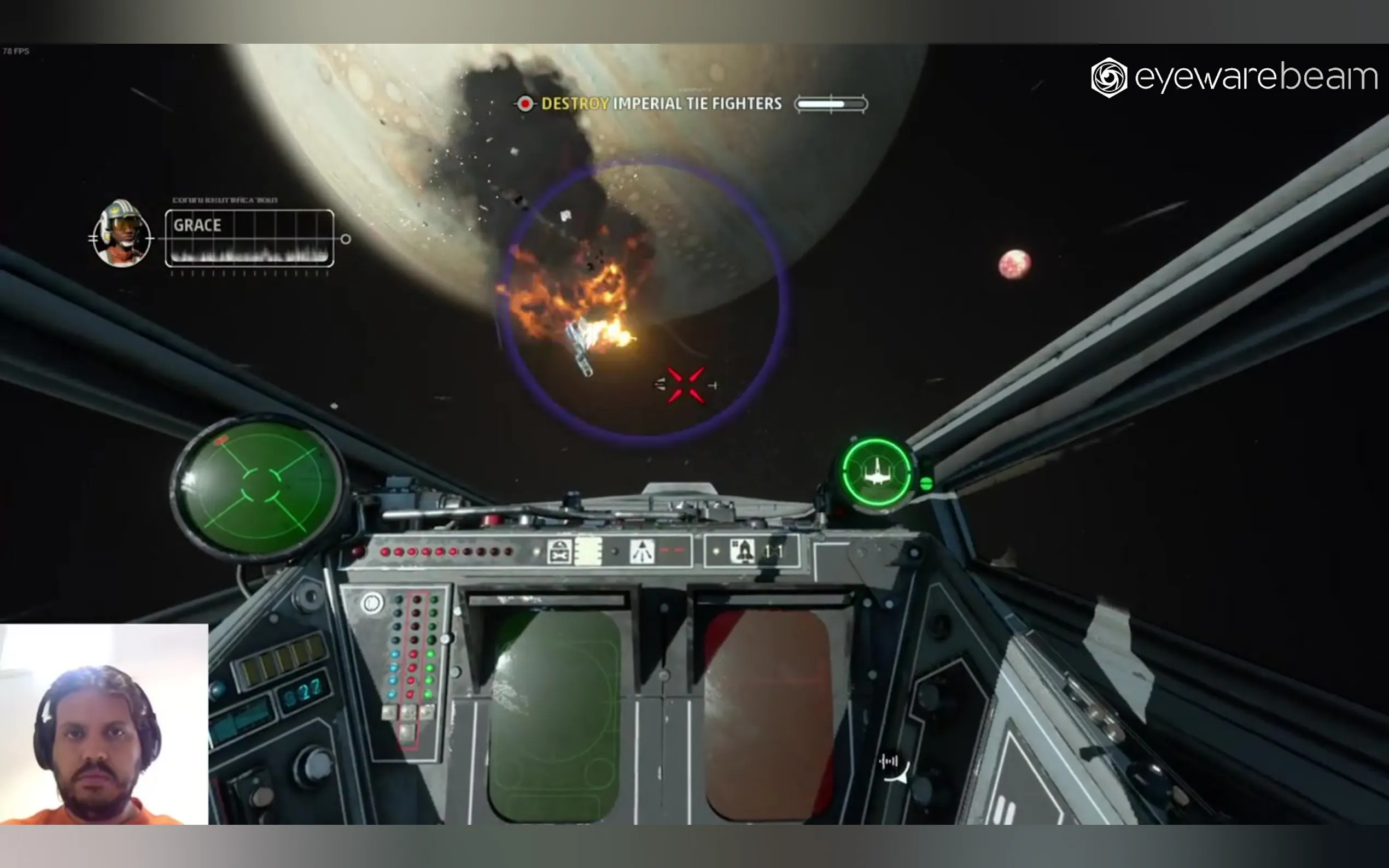Click the red objective target marker icon

pos(525,104)
